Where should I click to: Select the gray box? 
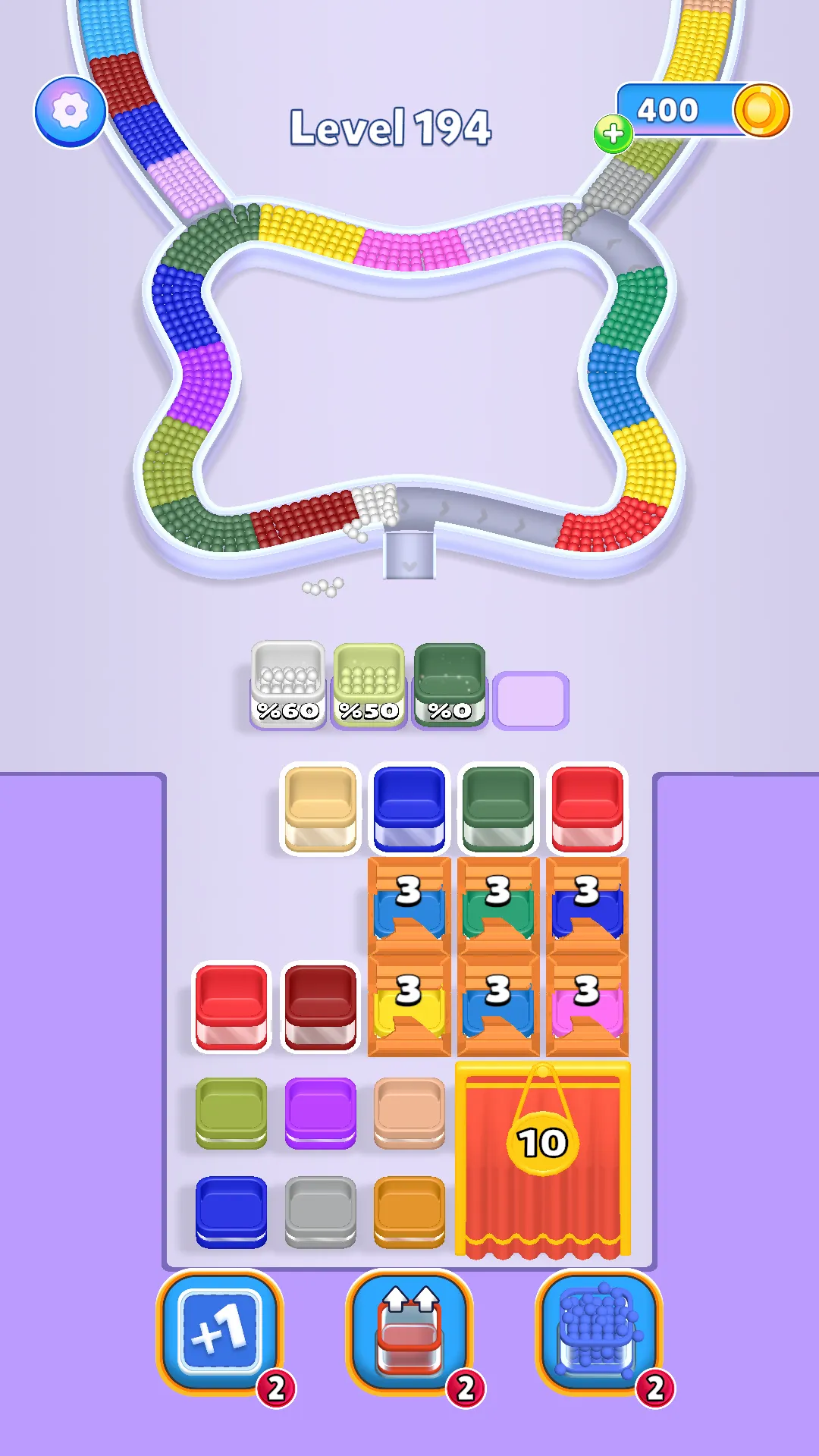320,1210
